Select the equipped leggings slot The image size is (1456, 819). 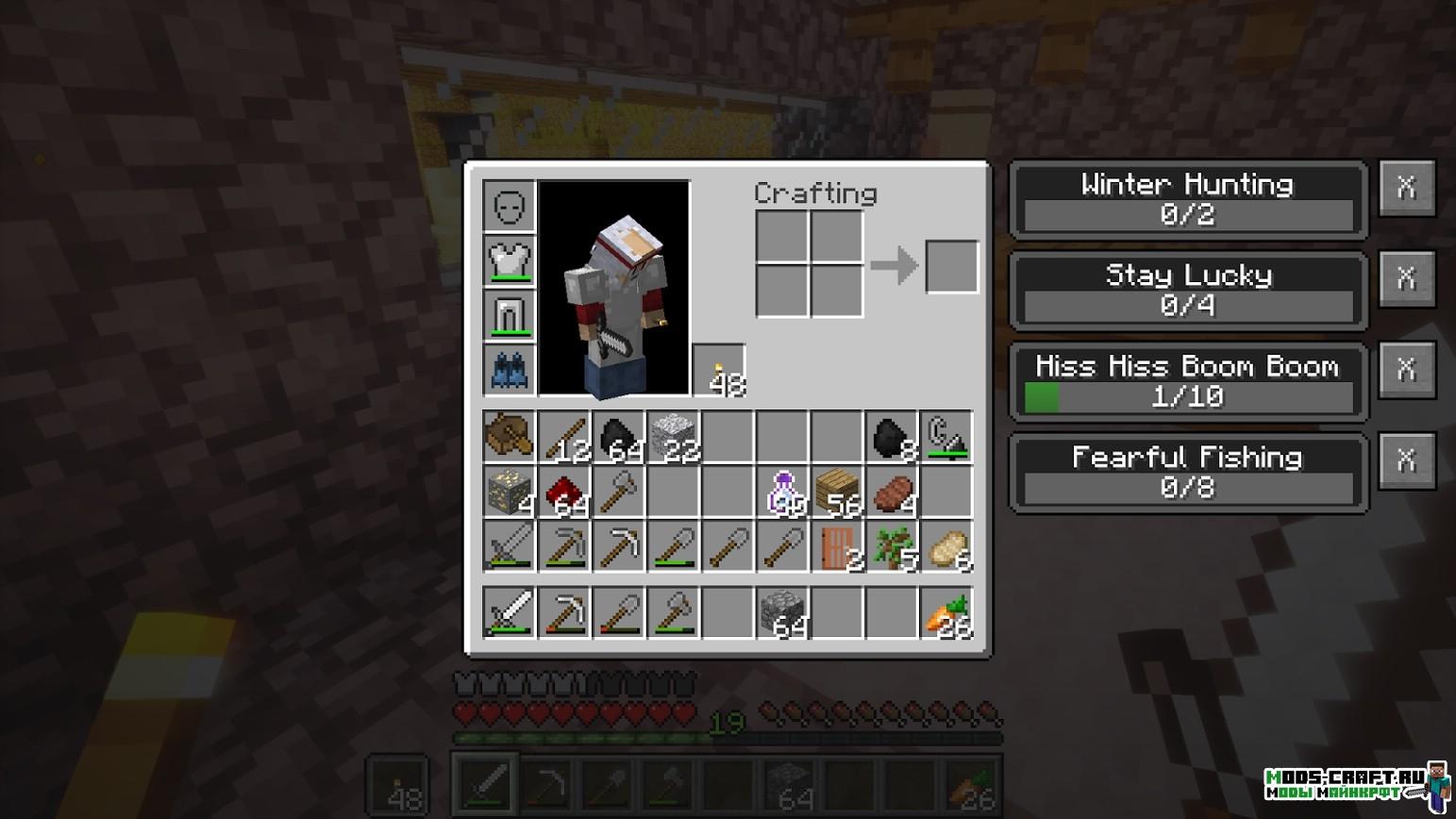click(x=510, y=315)
